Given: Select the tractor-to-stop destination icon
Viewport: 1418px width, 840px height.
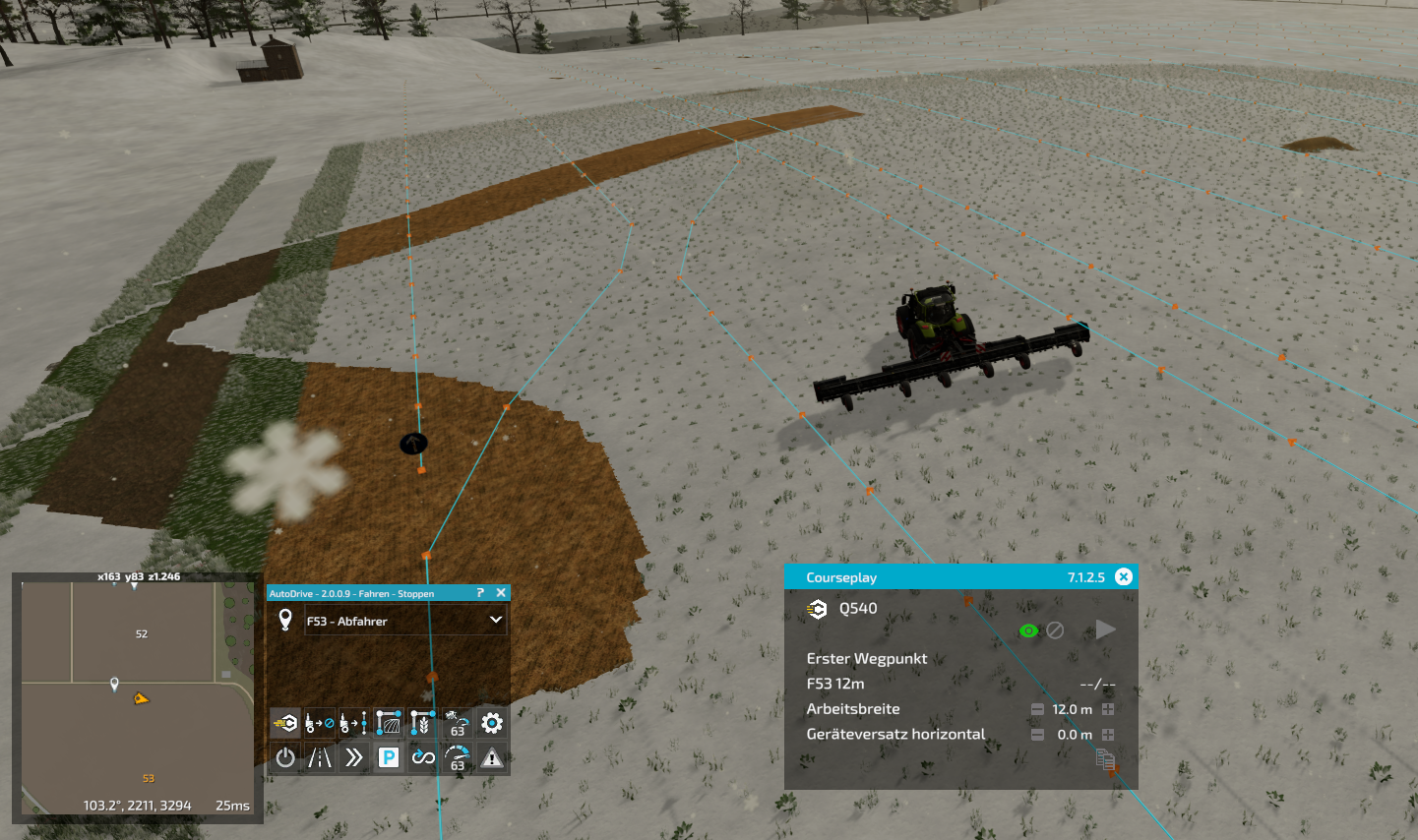Looking at the screenshot, I should coord(319,723).
